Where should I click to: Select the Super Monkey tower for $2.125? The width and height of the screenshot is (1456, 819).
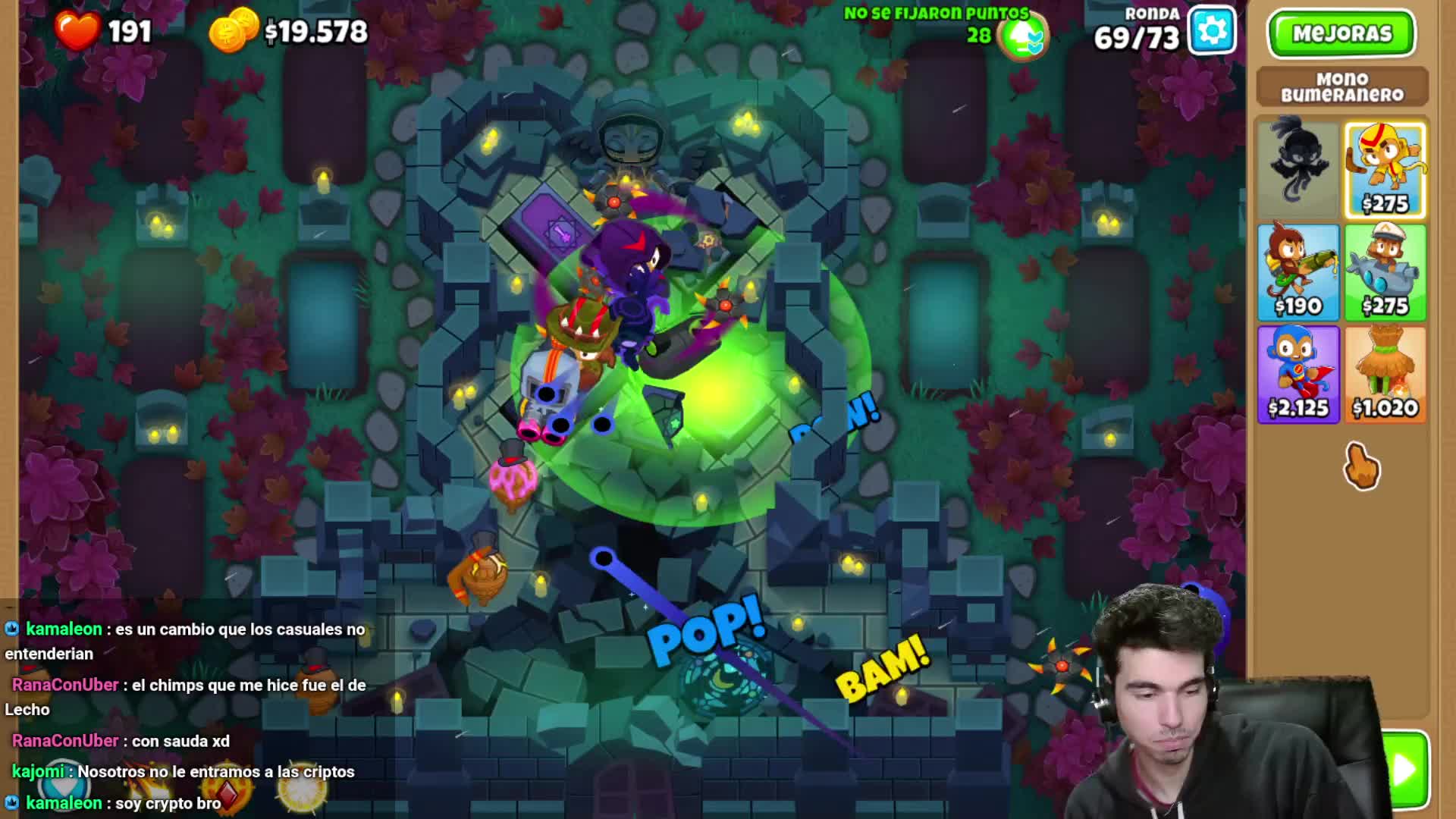(x=1298, y=374)
